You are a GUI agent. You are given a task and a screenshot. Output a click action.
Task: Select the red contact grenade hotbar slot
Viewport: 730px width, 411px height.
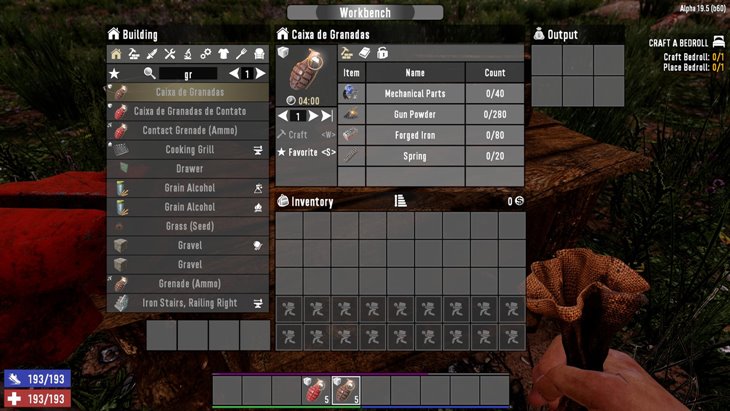pyautogui.click(x=314, y=390)
